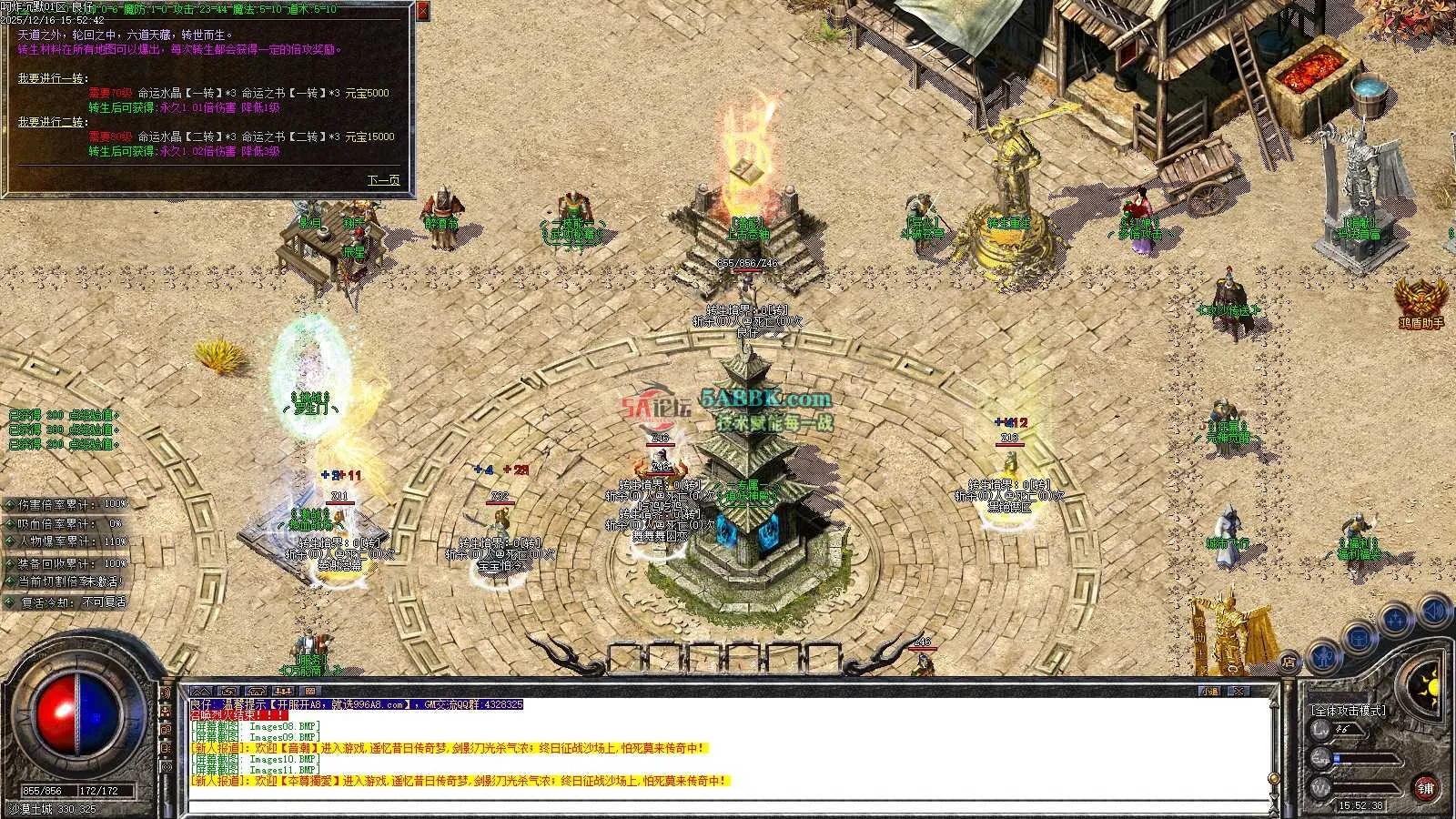Go to the next page via 下一页
Viewport: 1456px width, 819px height.
(x=383, y=180)
